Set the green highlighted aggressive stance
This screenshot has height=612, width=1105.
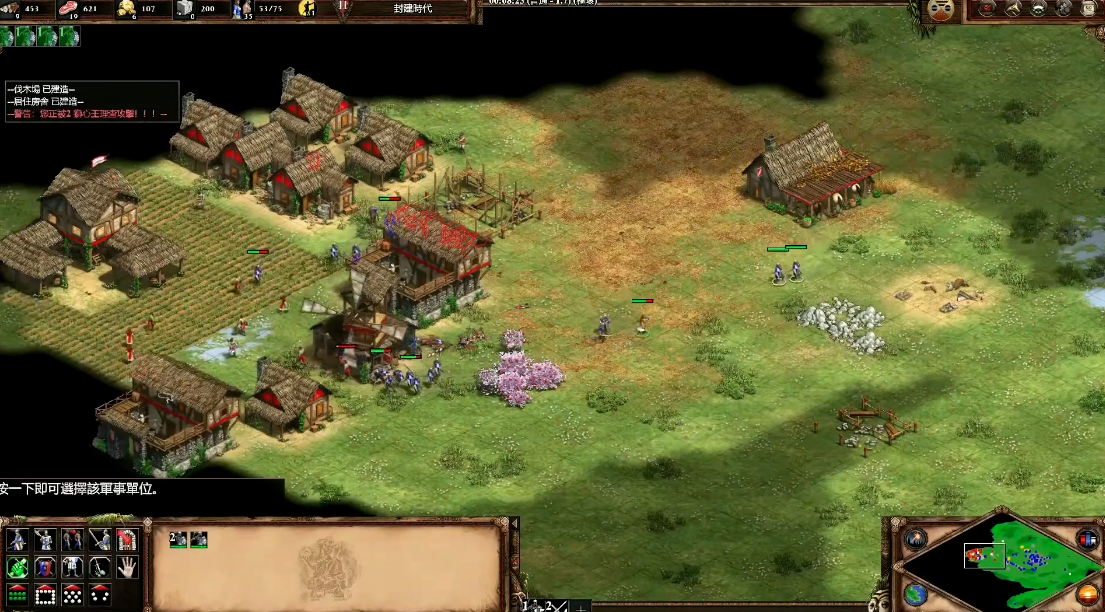17,567
